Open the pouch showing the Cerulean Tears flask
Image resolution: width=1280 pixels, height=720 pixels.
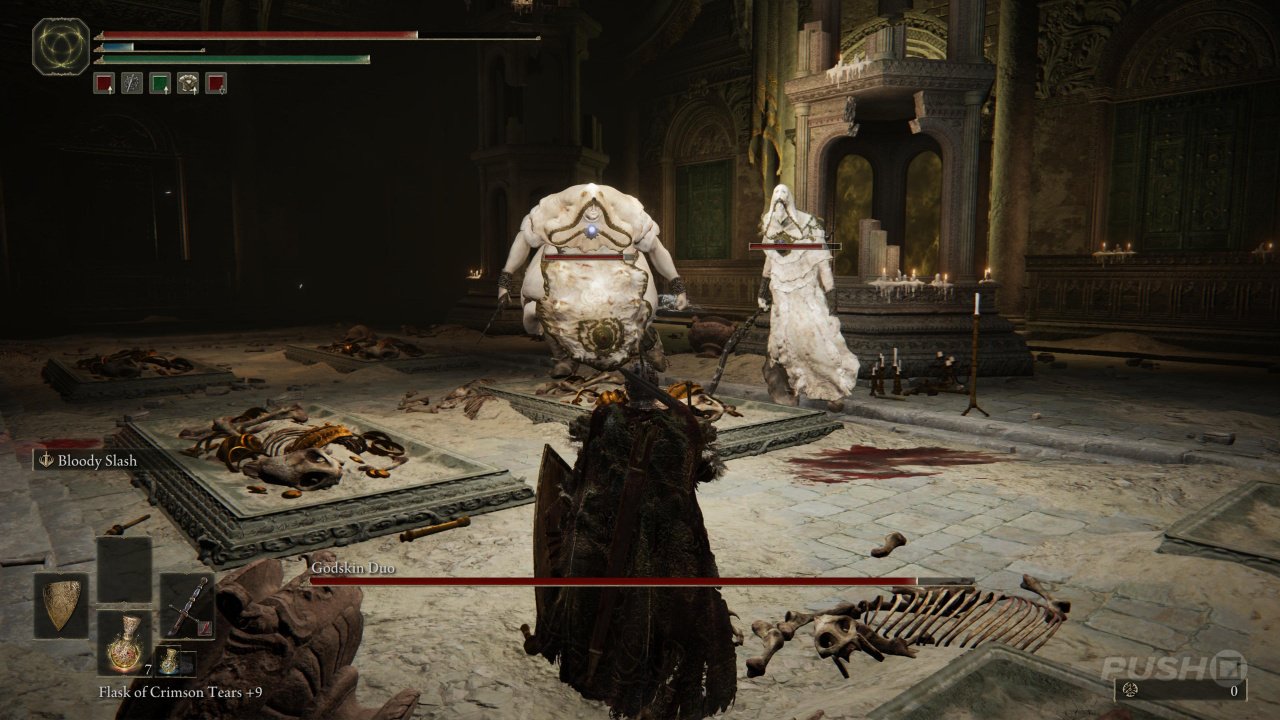(170, 660)
